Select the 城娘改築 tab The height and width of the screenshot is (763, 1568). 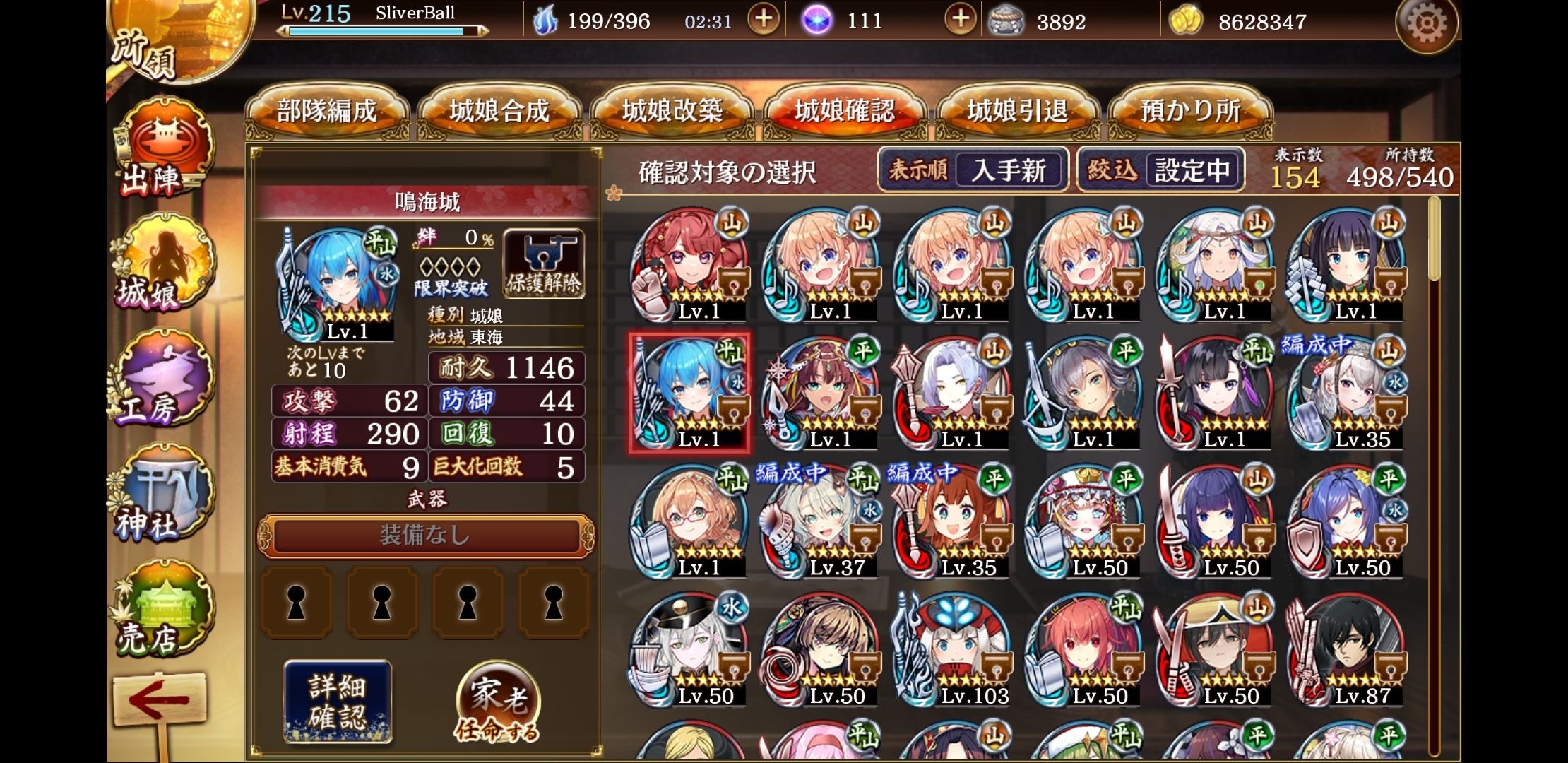coord(672,112)
